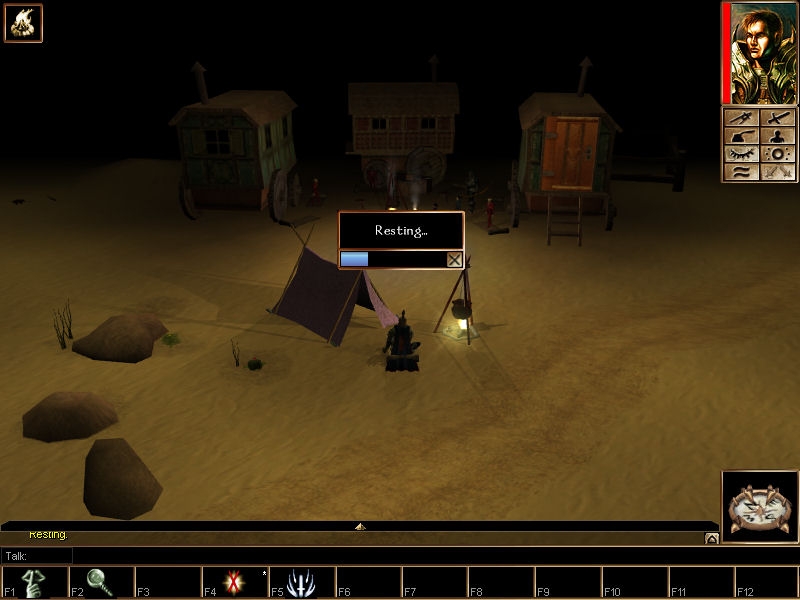Open the closed eye rest button
Screen dimensions: 800x600
pos(740,154)
